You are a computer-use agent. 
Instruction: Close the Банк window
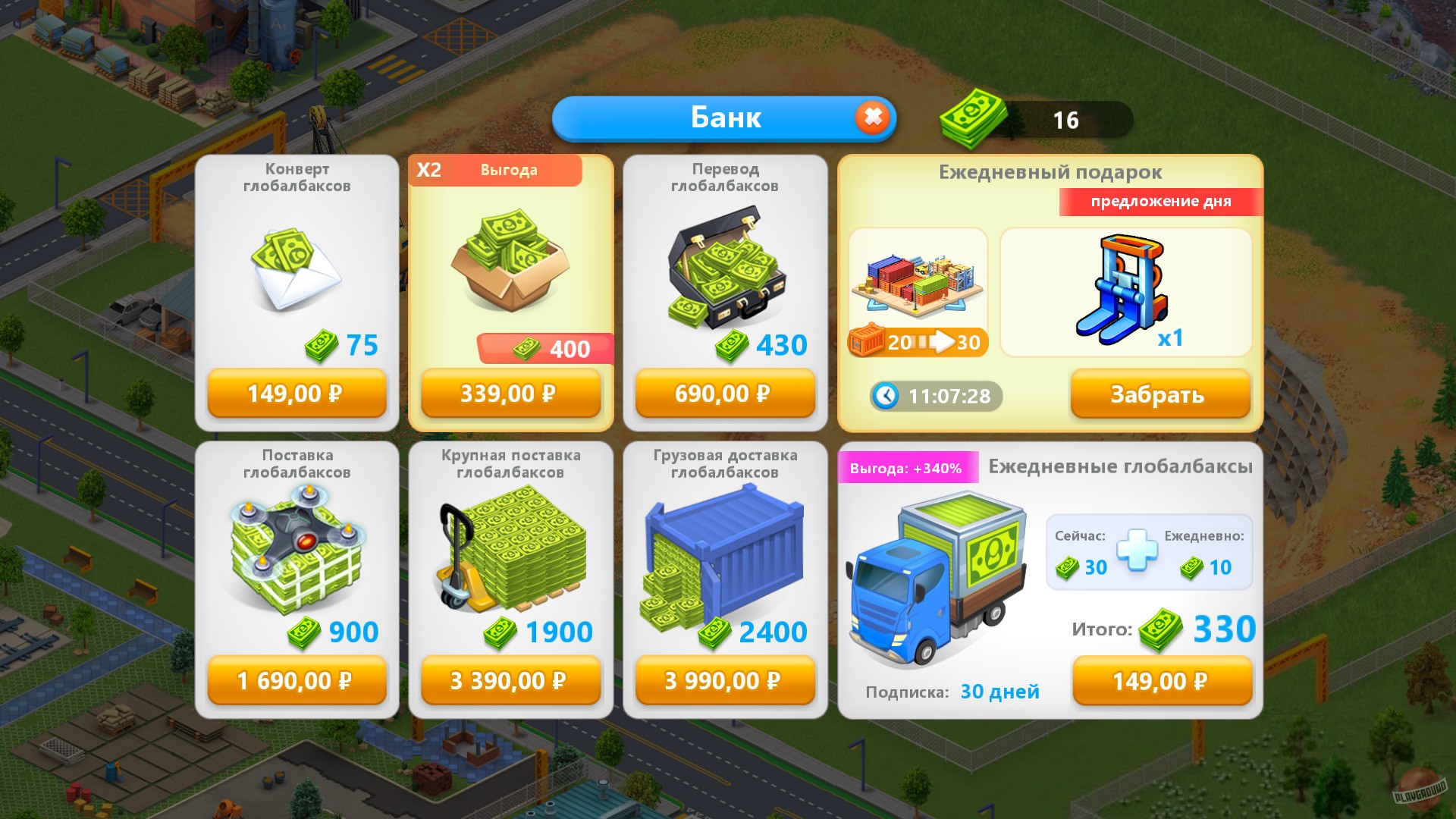click(x=874, y=118)
